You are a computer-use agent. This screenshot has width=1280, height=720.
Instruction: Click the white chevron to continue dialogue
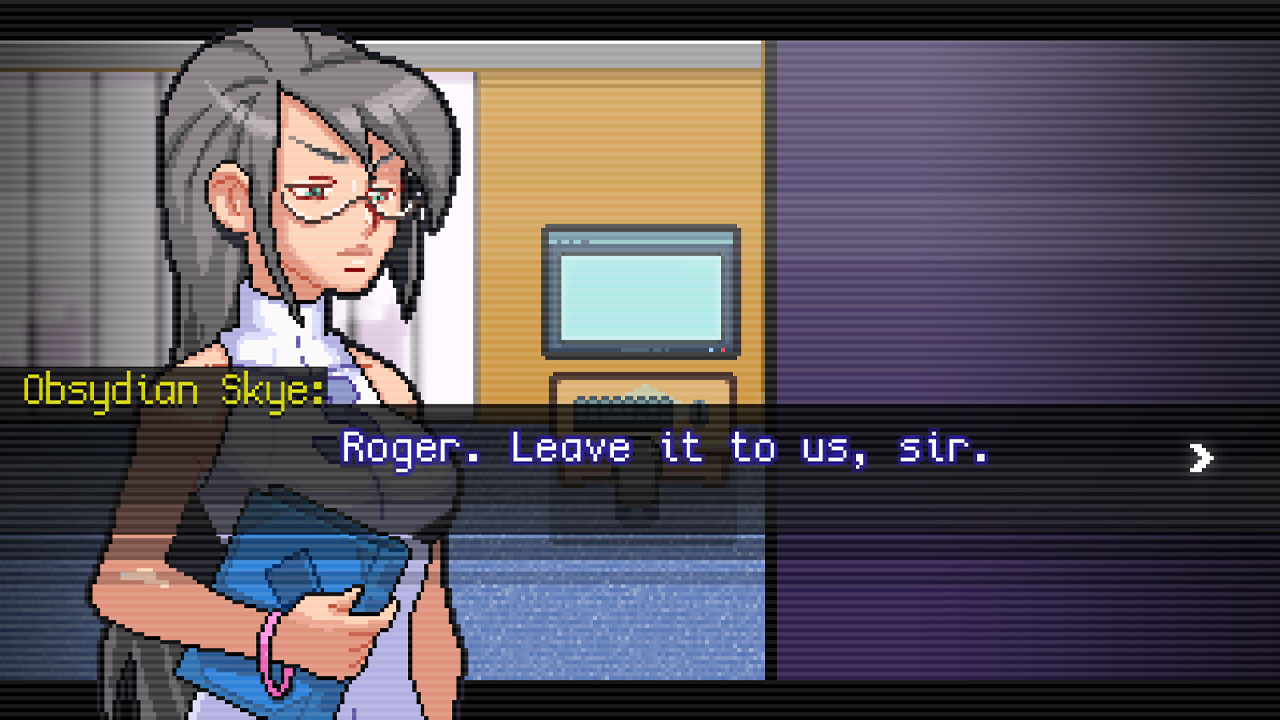pyautogui.click(x=1200, y=458)
